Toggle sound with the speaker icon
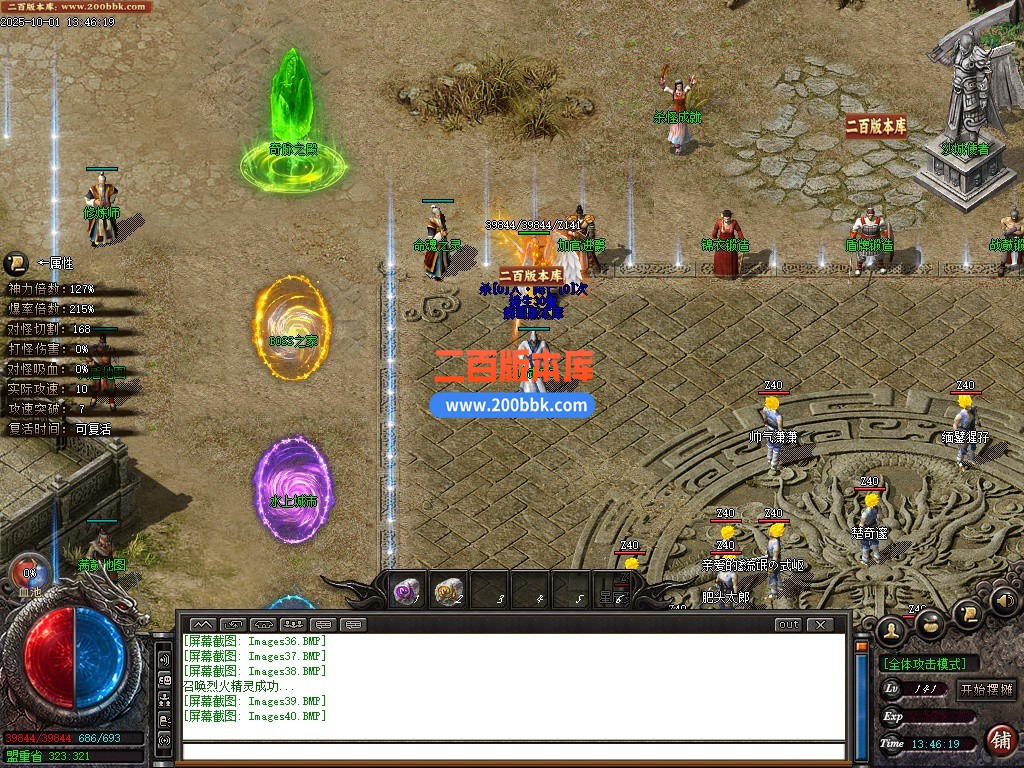1024x768 pixels. click(1004, 601)
